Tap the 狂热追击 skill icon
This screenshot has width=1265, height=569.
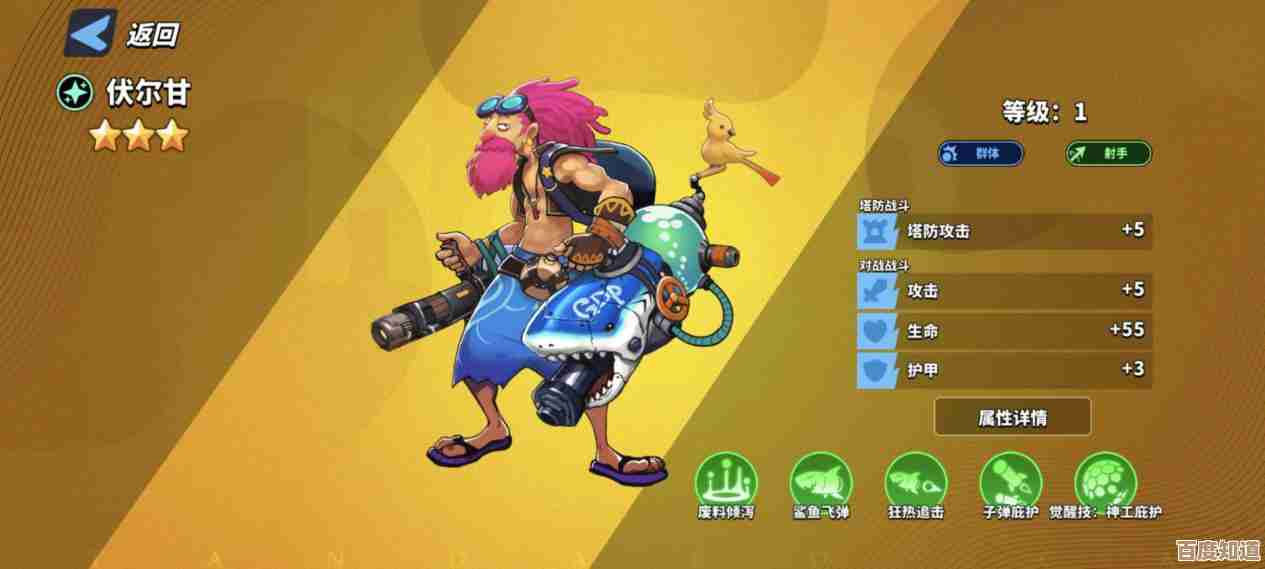coord(915,480)
